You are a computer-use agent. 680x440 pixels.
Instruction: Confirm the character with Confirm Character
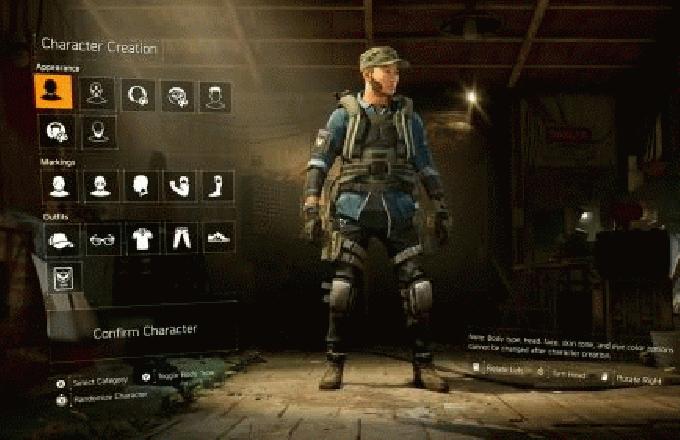144,331
